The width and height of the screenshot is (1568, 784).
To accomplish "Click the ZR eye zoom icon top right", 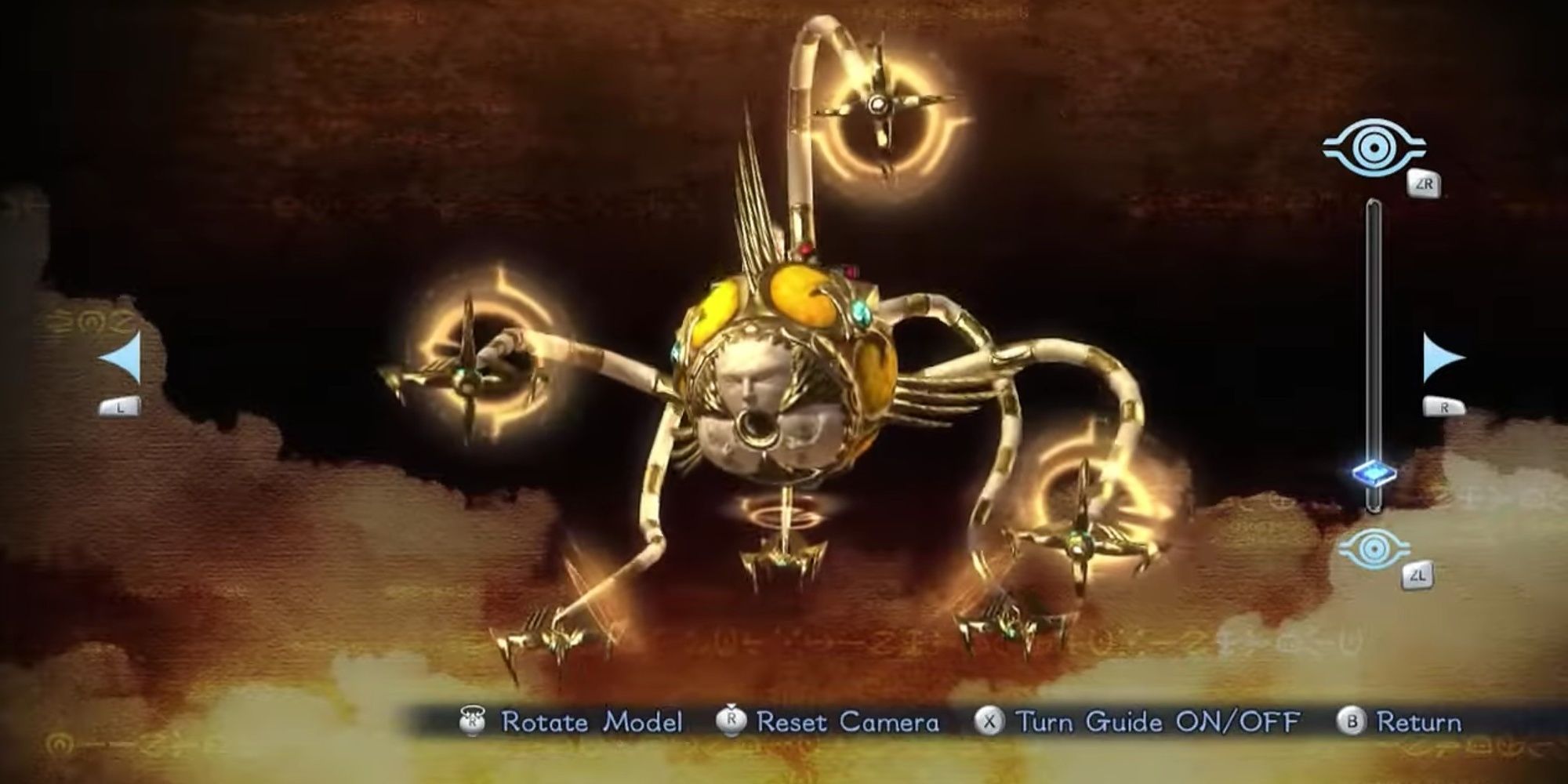I will coord(1374,146).
